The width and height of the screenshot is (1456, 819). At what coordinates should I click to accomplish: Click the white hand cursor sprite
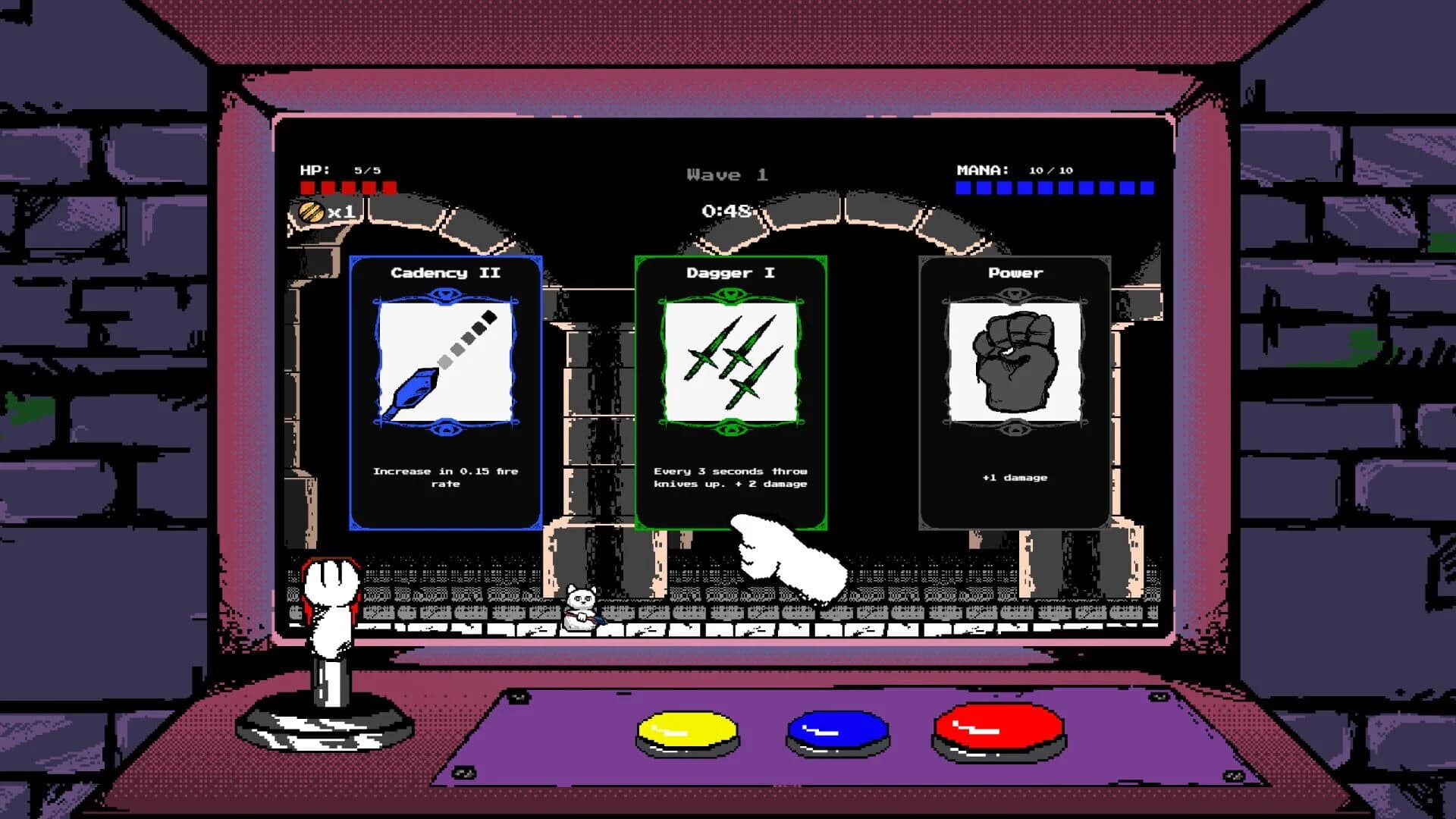tap(781, 561)
